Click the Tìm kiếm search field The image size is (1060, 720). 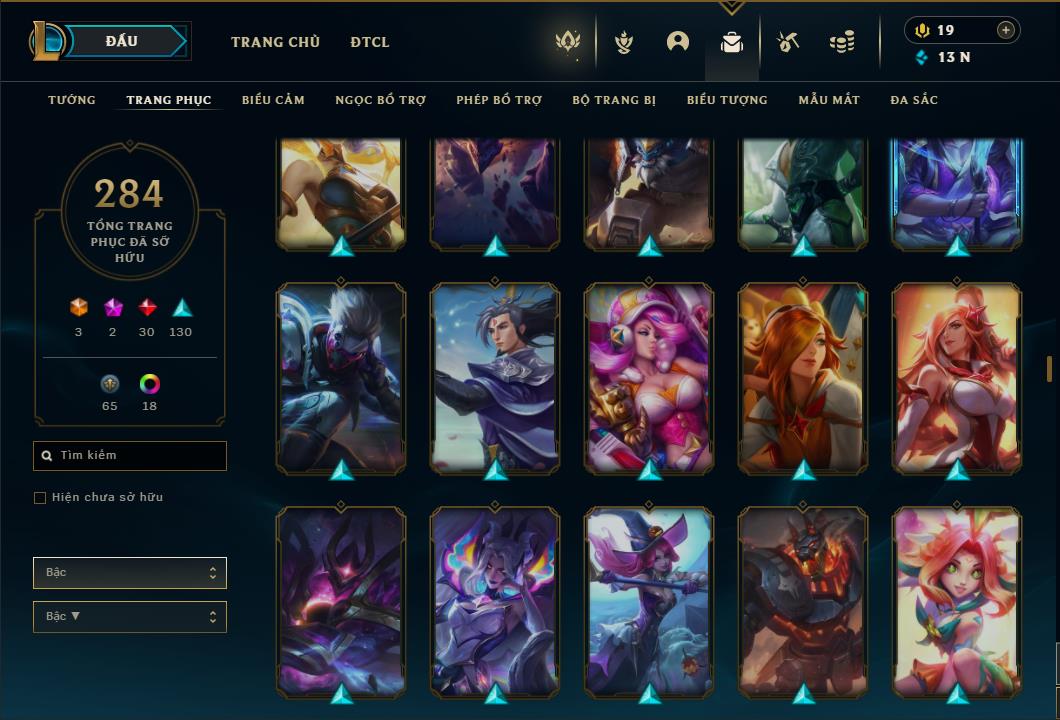(x=130, y=456)
